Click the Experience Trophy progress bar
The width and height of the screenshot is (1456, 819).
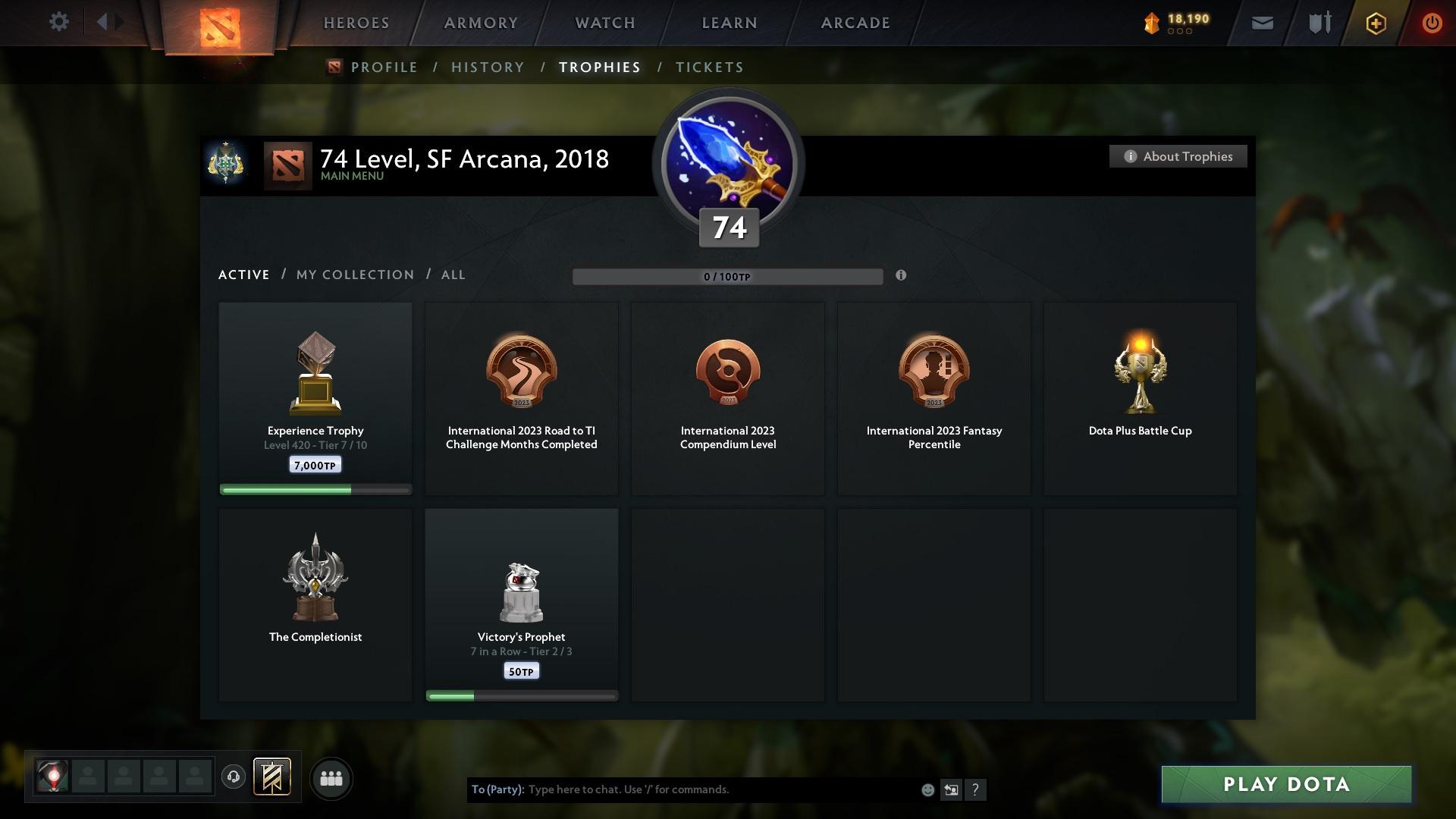315,489
